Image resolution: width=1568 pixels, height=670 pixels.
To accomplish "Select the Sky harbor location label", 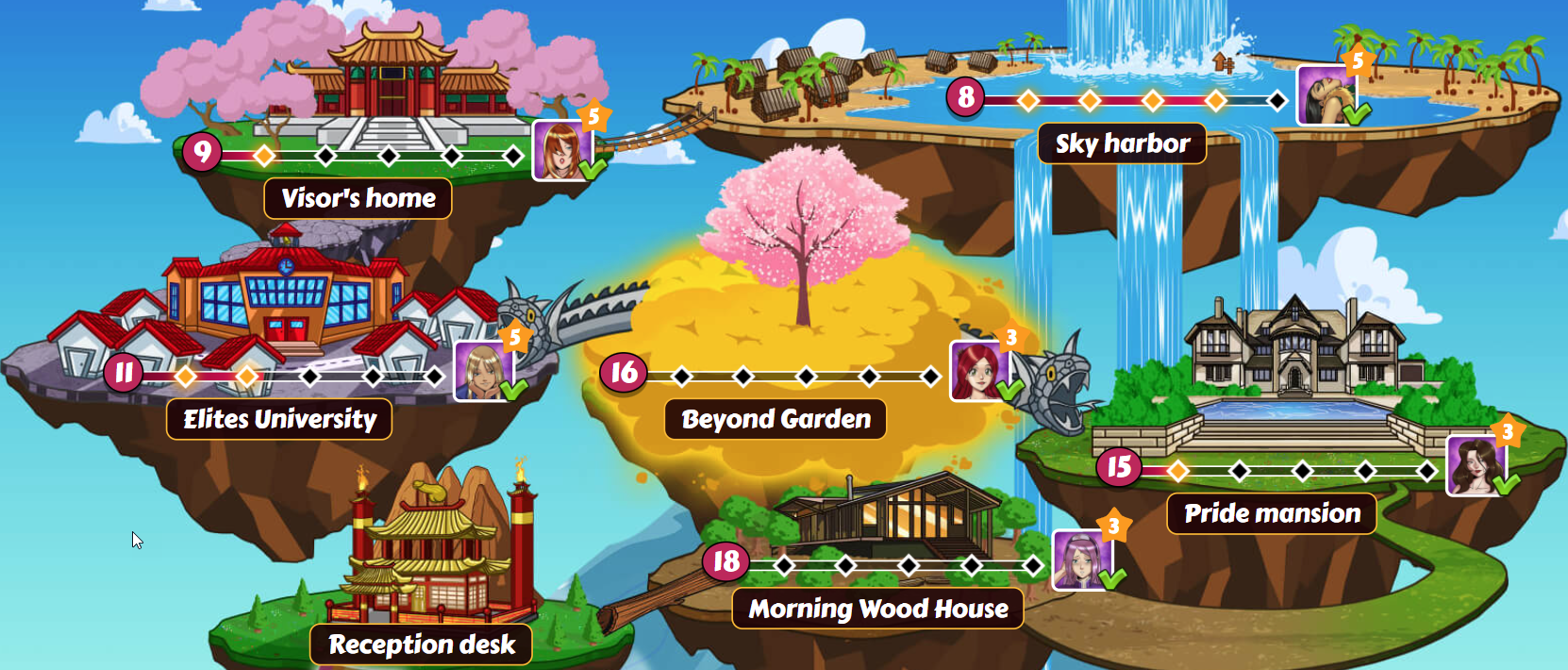I will point(1122,143).
